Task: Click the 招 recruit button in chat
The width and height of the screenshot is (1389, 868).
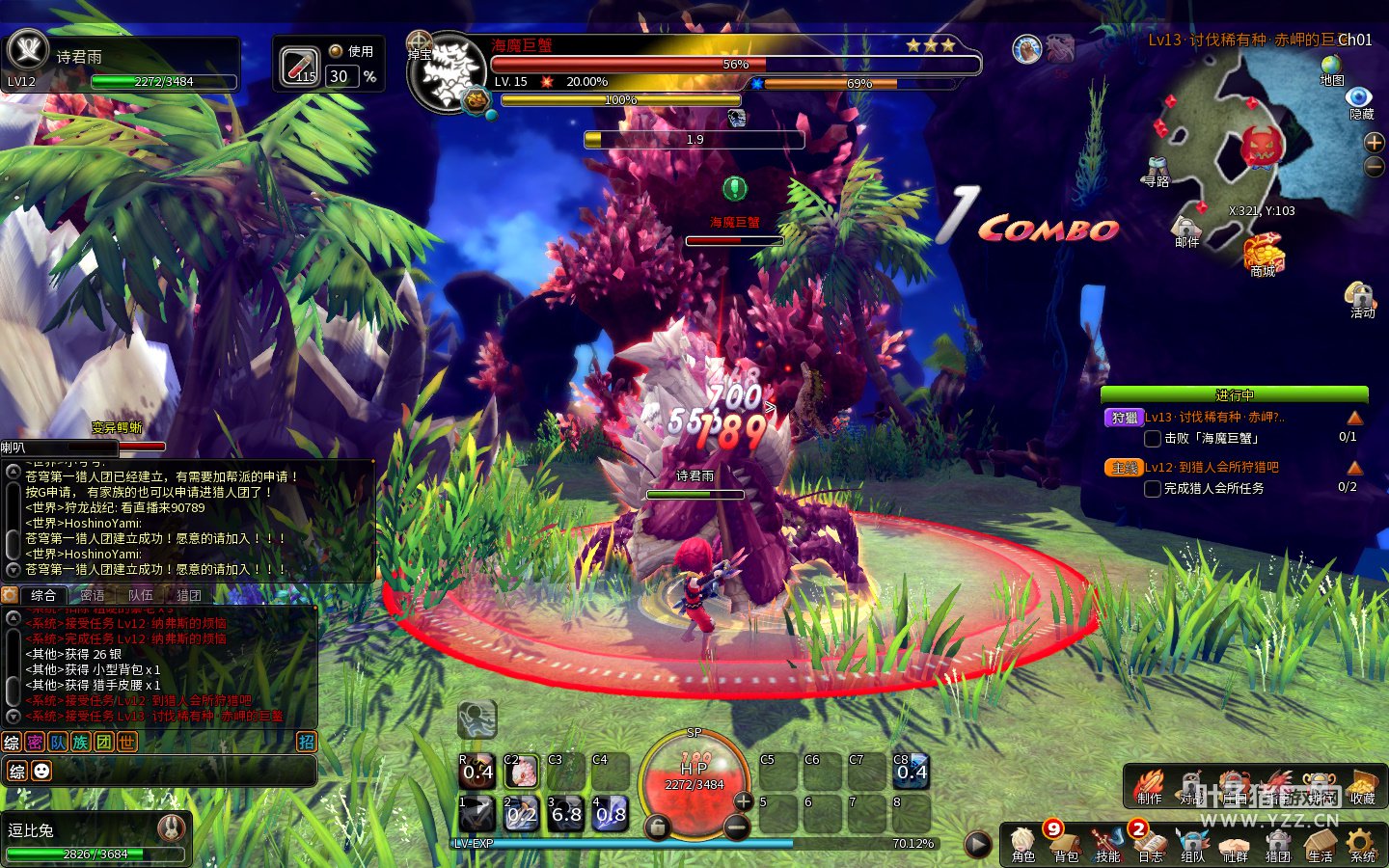Action: click(x=306, y=742)
